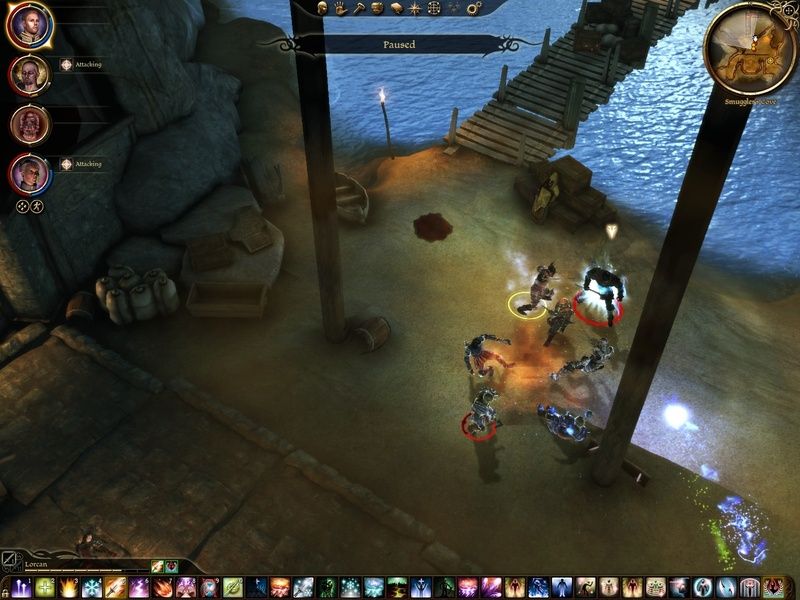Open the character record helmet icon

[324, 8]
